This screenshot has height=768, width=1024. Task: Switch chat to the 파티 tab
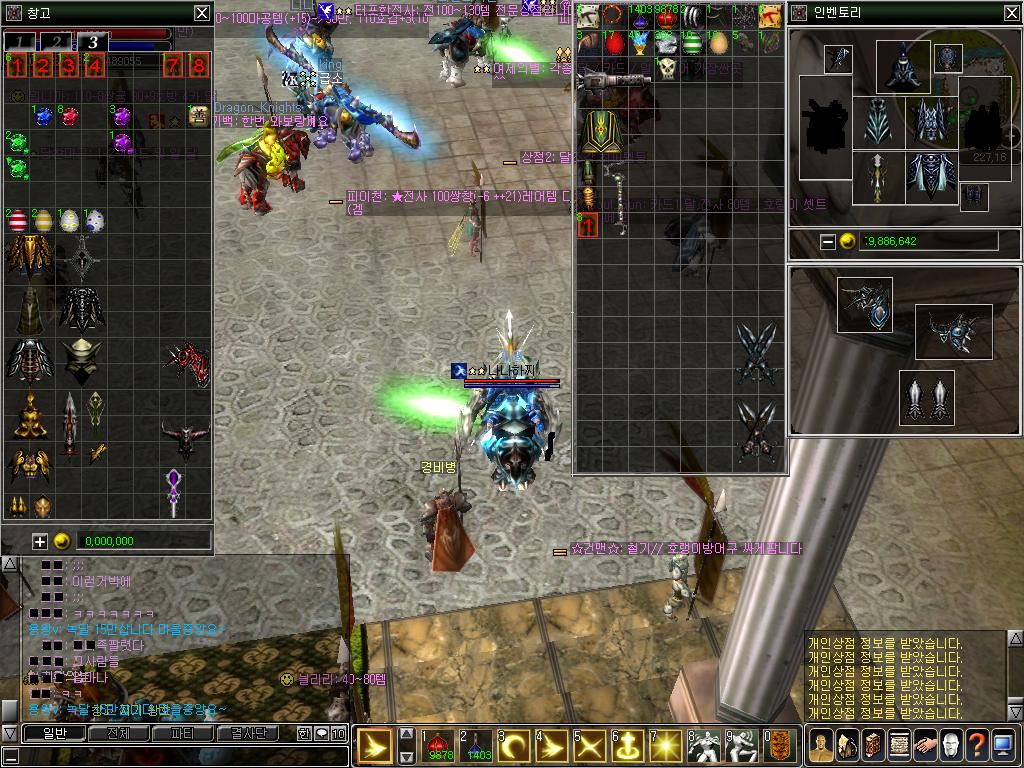pyautogui.click(x=183, y=733)
